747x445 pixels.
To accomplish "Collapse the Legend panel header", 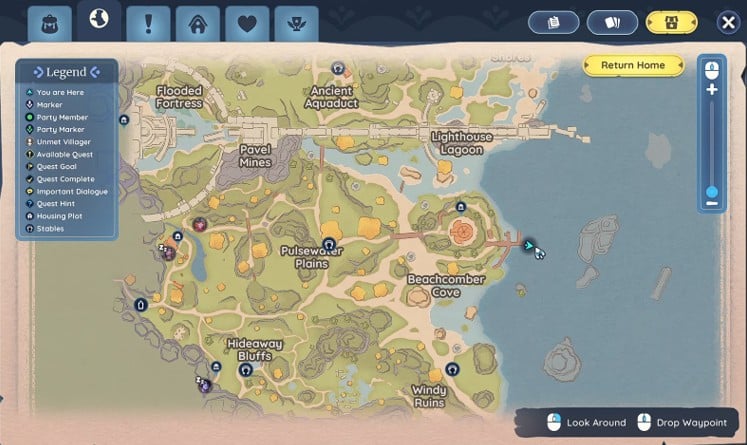I will click(x=66, y=72).
